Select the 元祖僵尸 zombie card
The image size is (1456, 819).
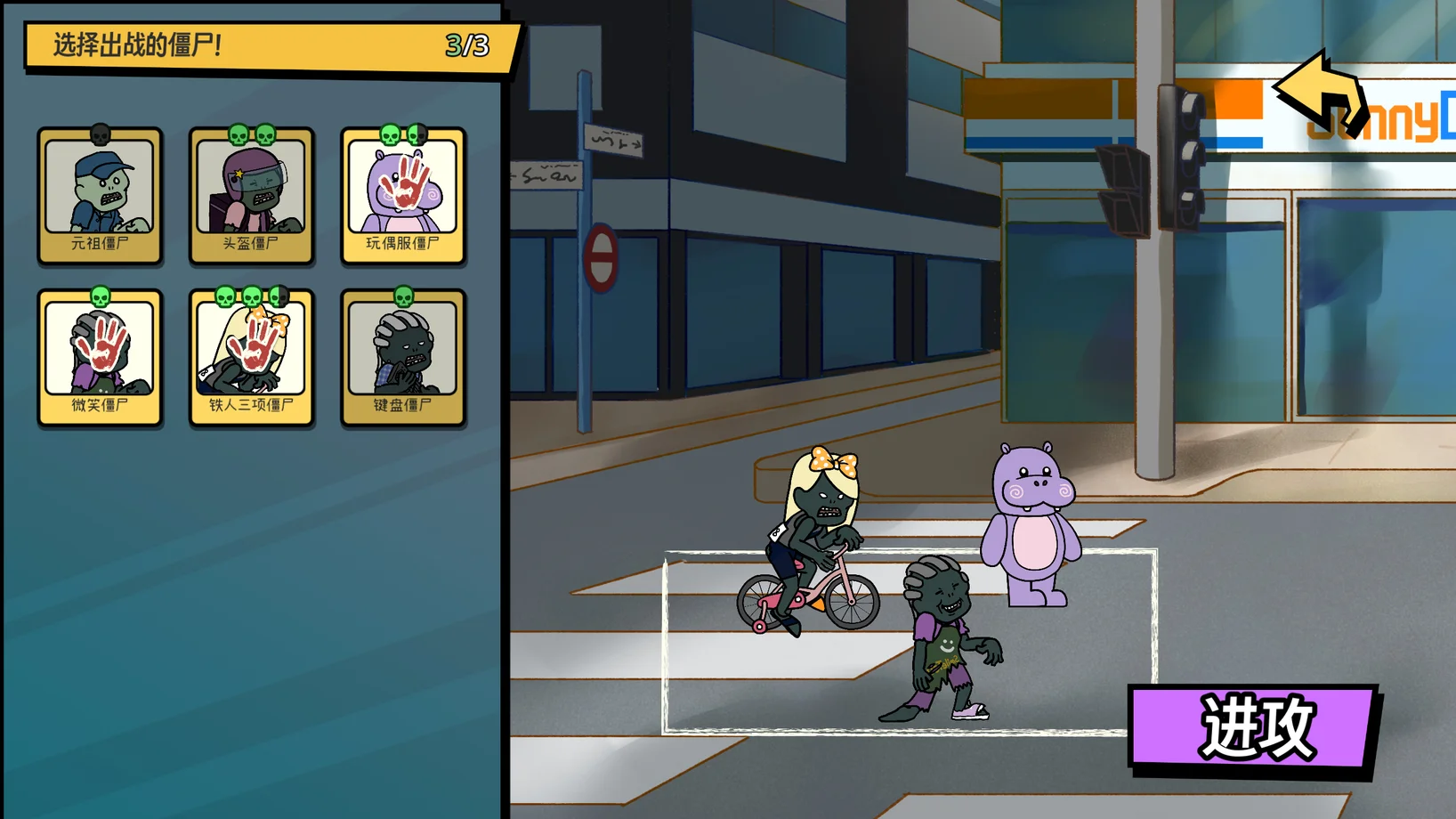click(100, 196)
